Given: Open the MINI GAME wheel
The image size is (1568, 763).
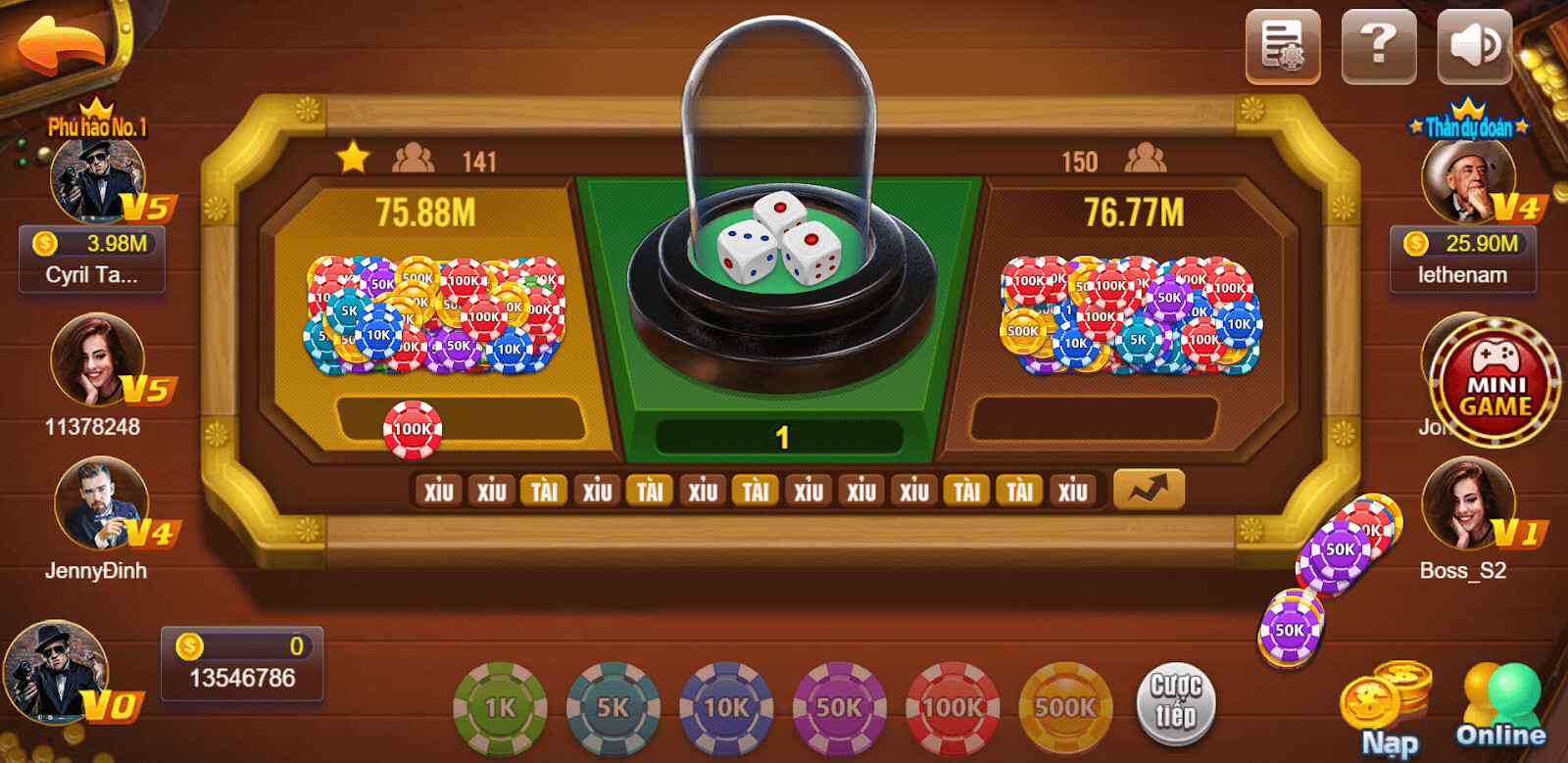Looking at the screenshot, I should click(x=1493, y=382).
